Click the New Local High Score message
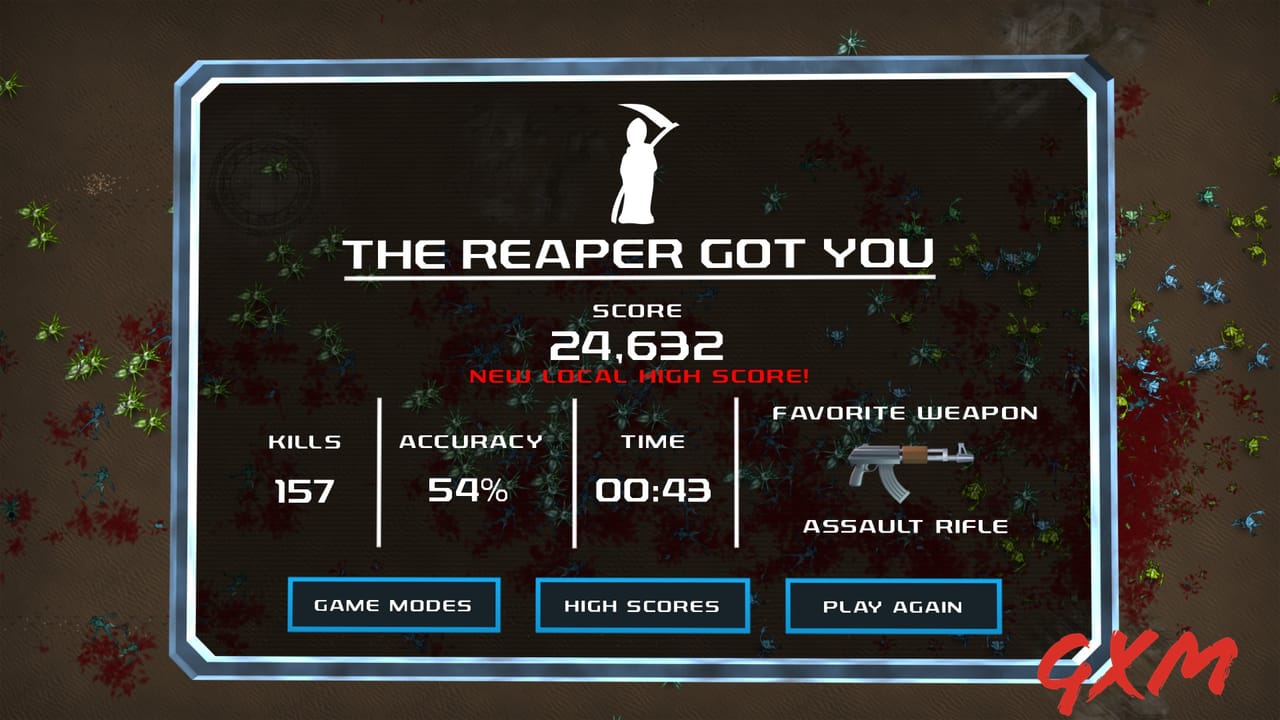 pos(640,378)
